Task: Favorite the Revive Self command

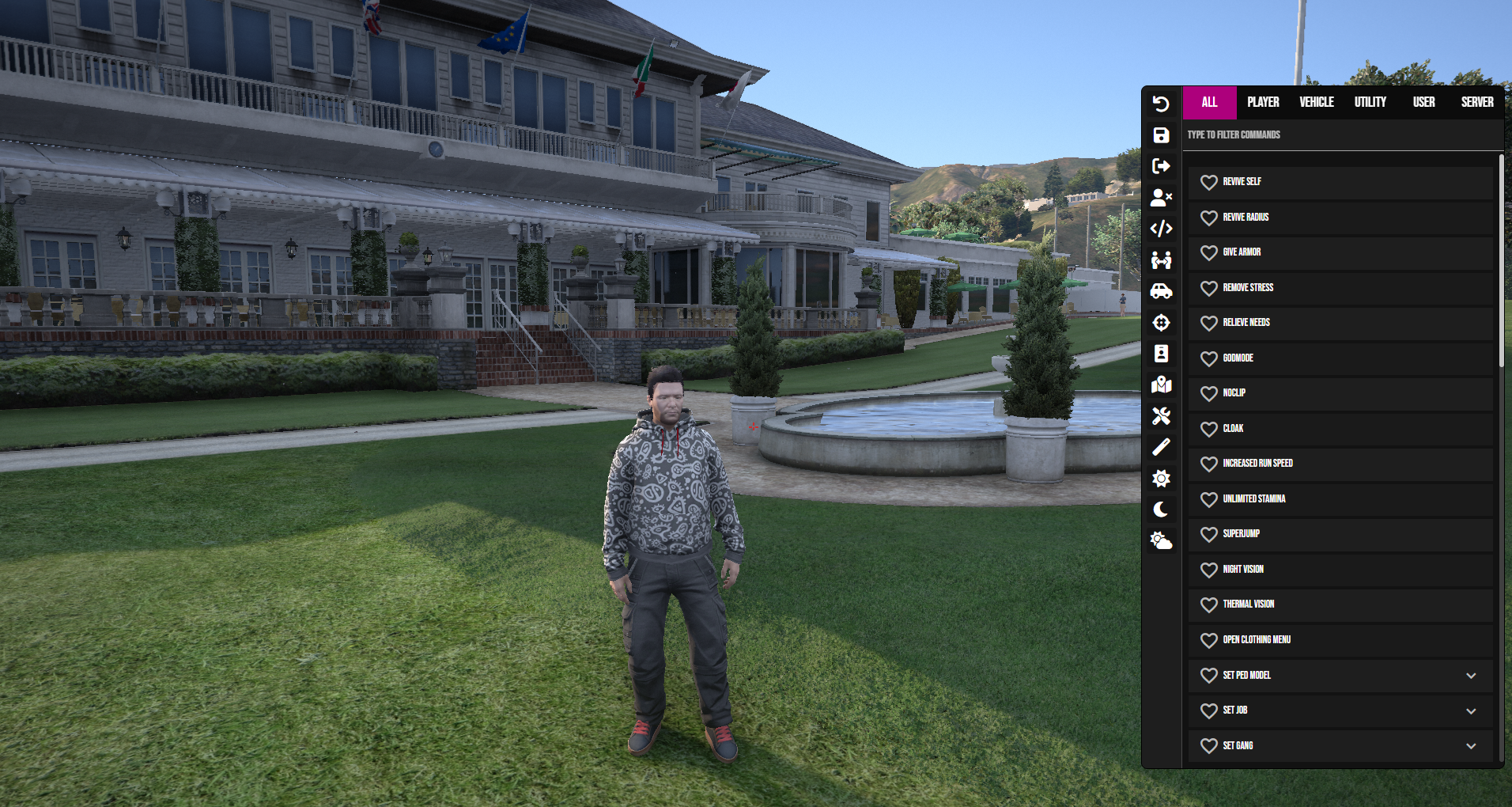Action: coord(1209,183)
